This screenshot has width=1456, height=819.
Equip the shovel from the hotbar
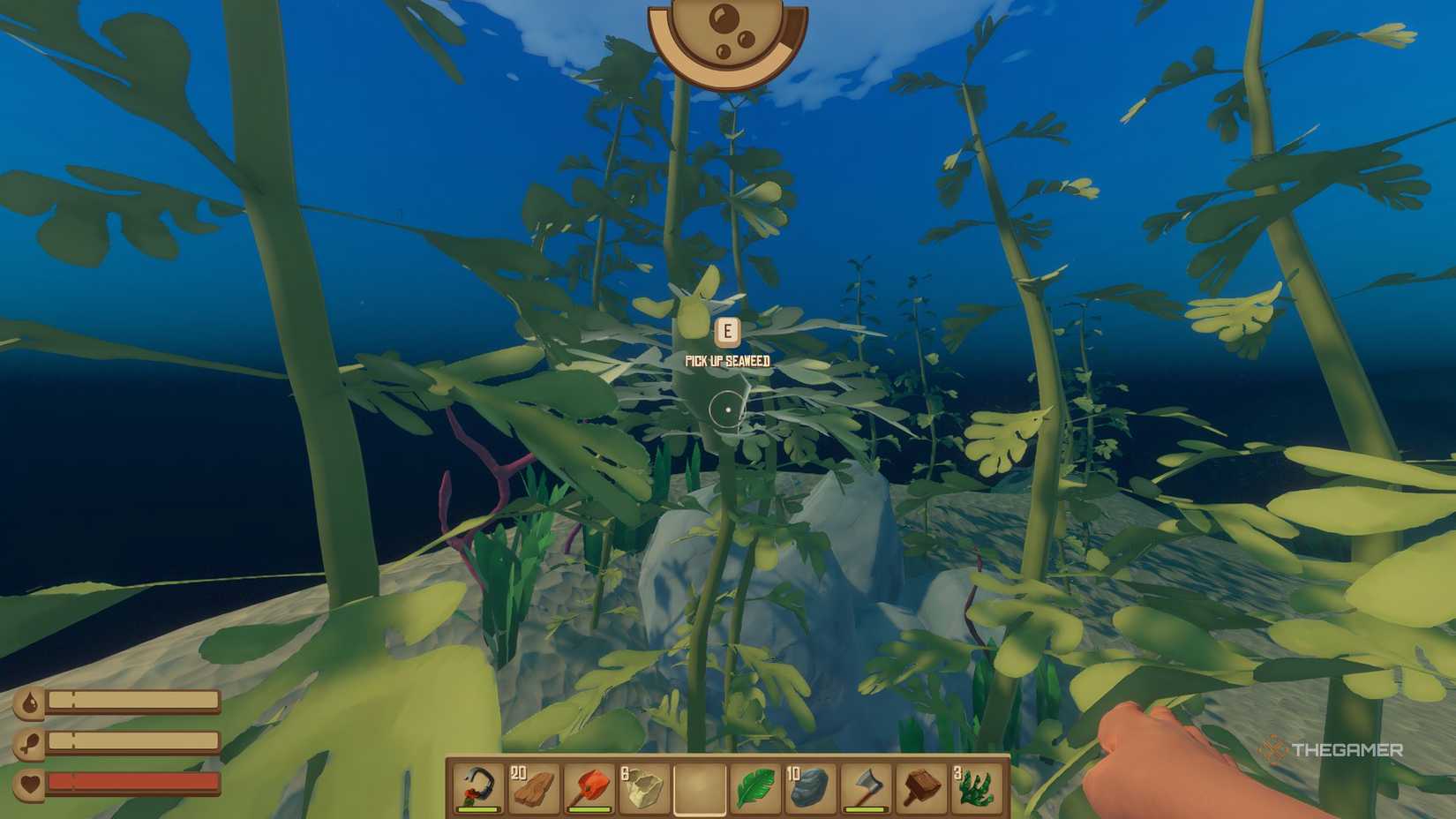click(589, 785)
